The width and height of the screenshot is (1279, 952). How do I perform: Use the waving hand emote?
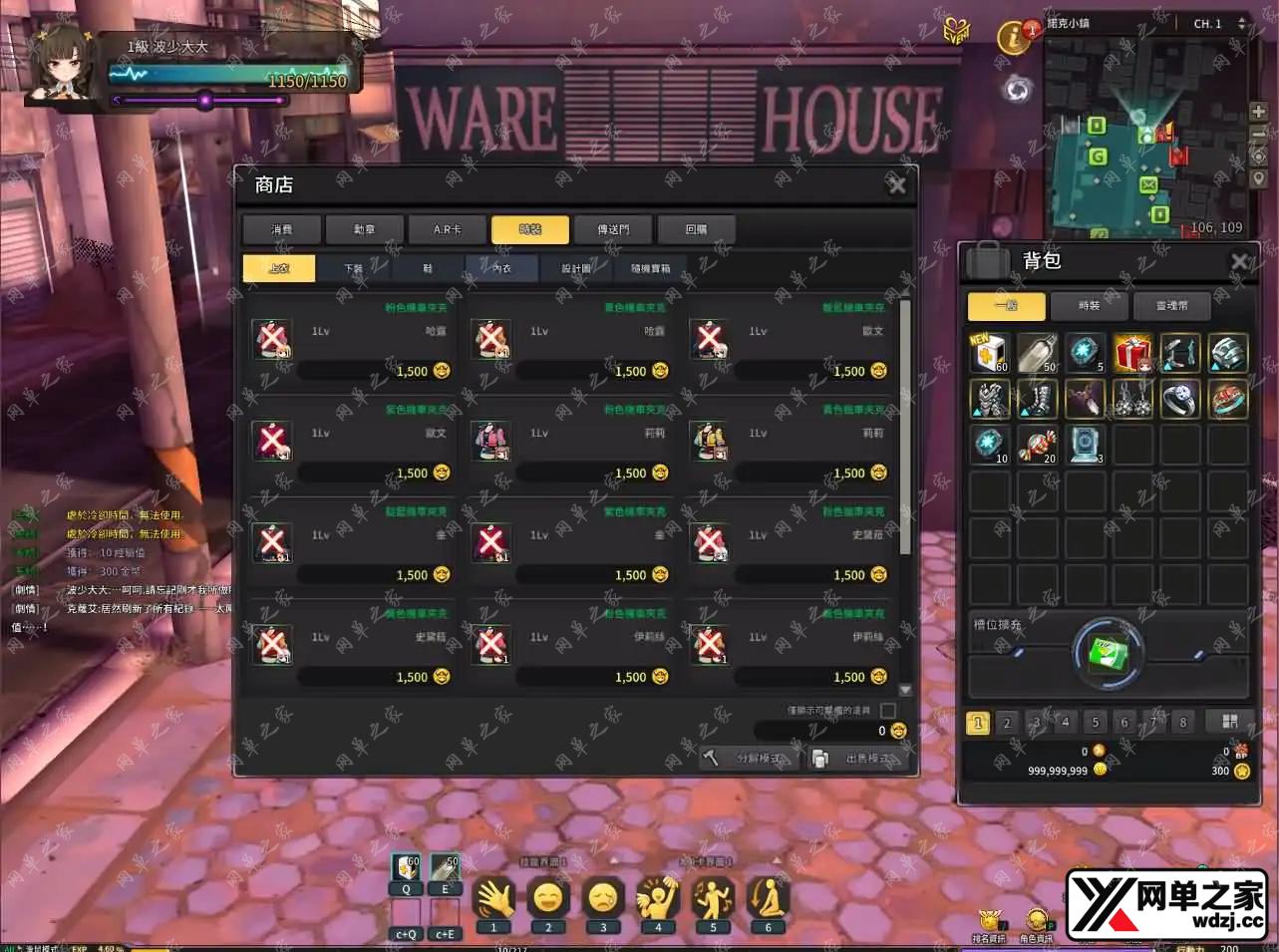click(493, 898)
